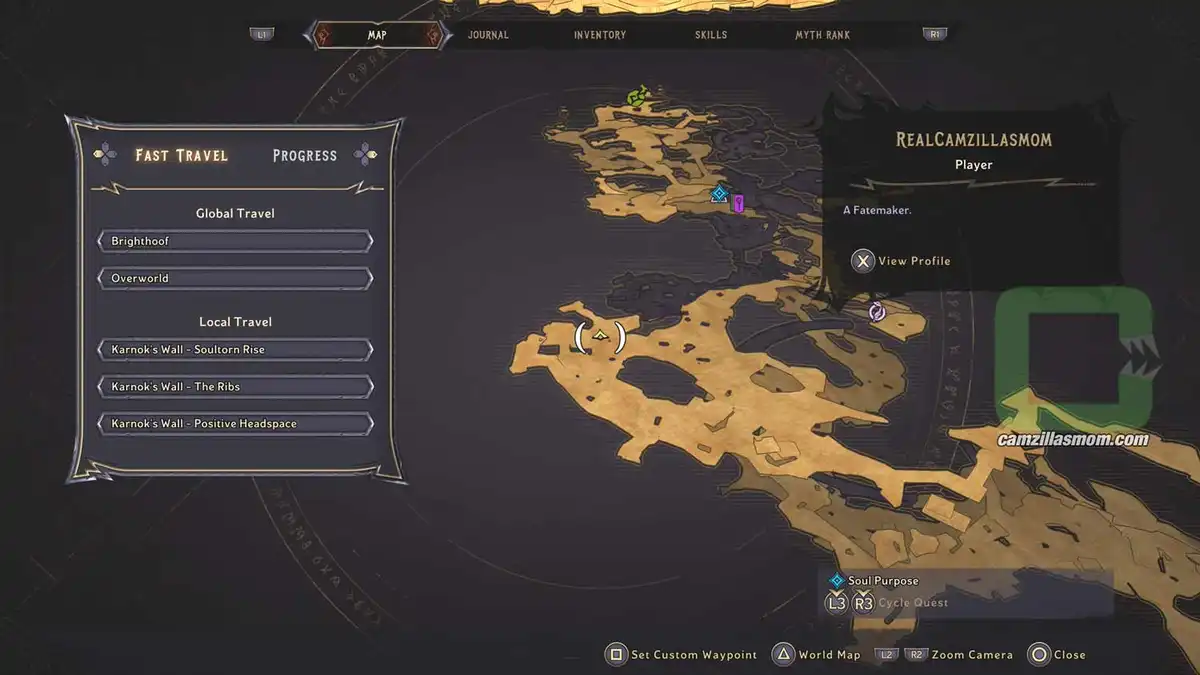Select the Soul Purpose tracked quest
The width and height of the screenshot is (1200, 675).
point(882,581)
